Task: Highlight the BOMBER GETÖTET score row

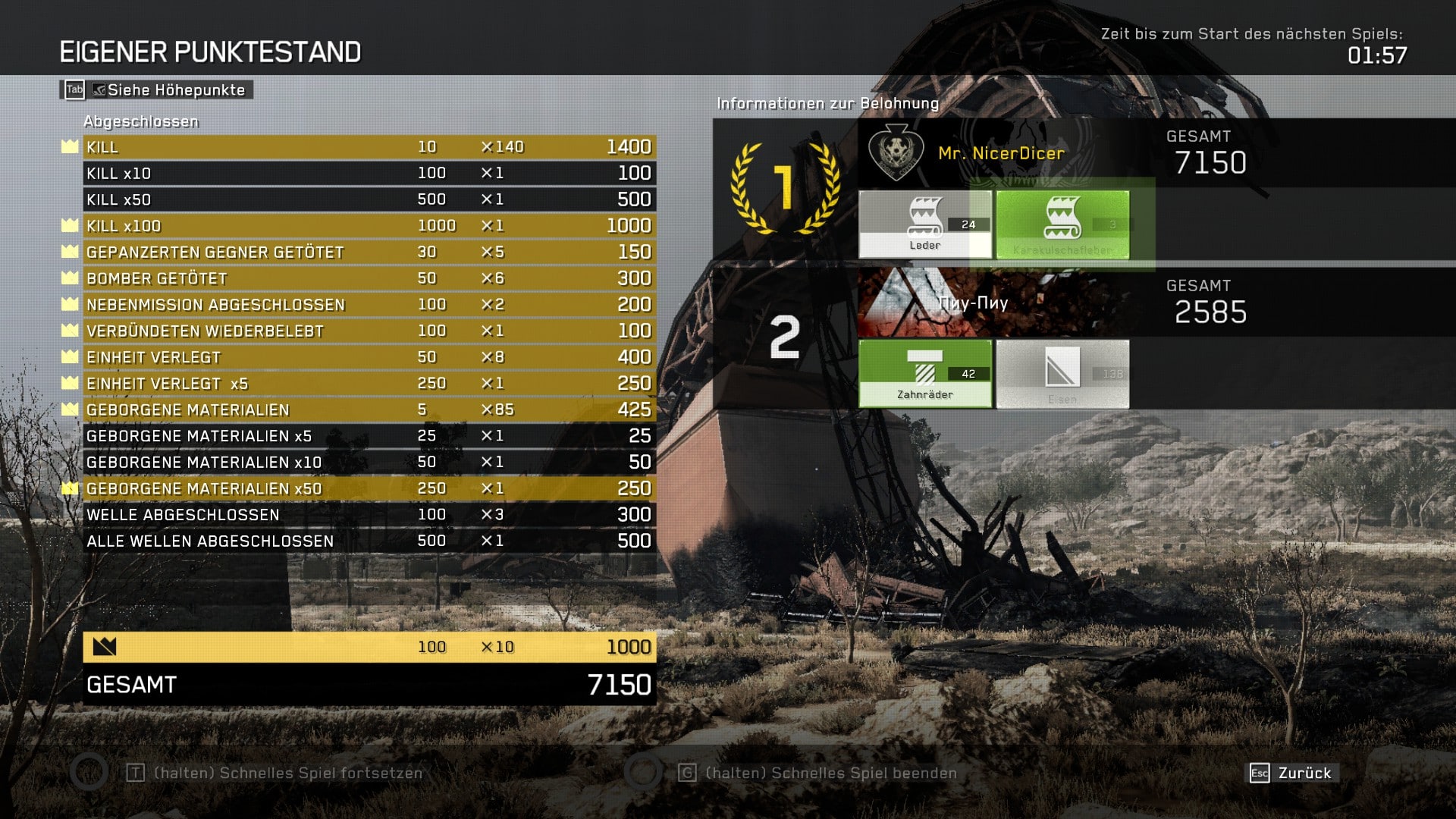Action: click(x=369, y=278)
